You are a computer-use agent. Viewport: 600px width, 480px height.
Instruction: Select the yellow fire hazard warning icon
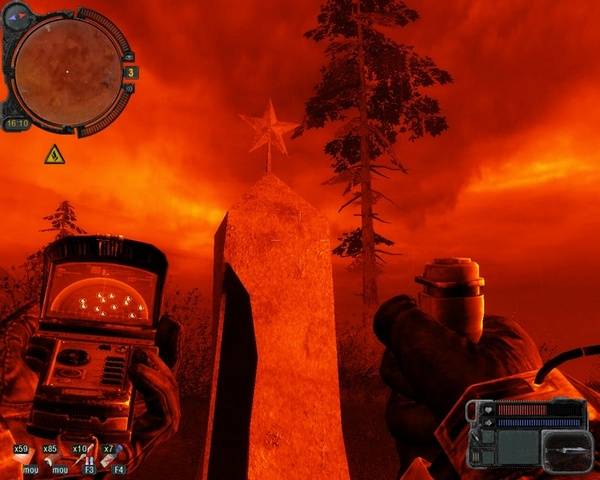tap(54, 154)
